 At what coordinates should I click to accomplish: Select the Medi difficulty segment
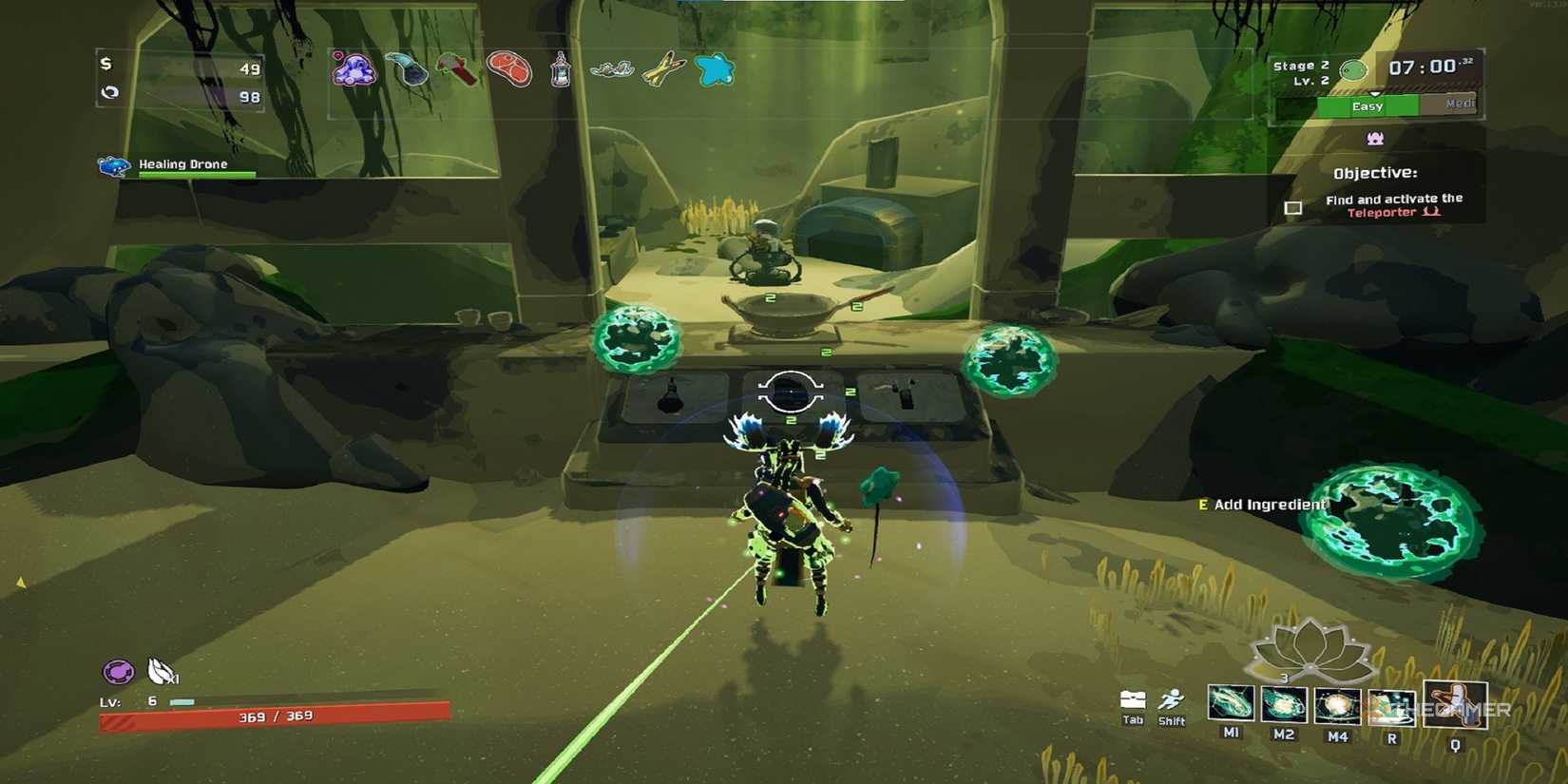coord(1460,104)
